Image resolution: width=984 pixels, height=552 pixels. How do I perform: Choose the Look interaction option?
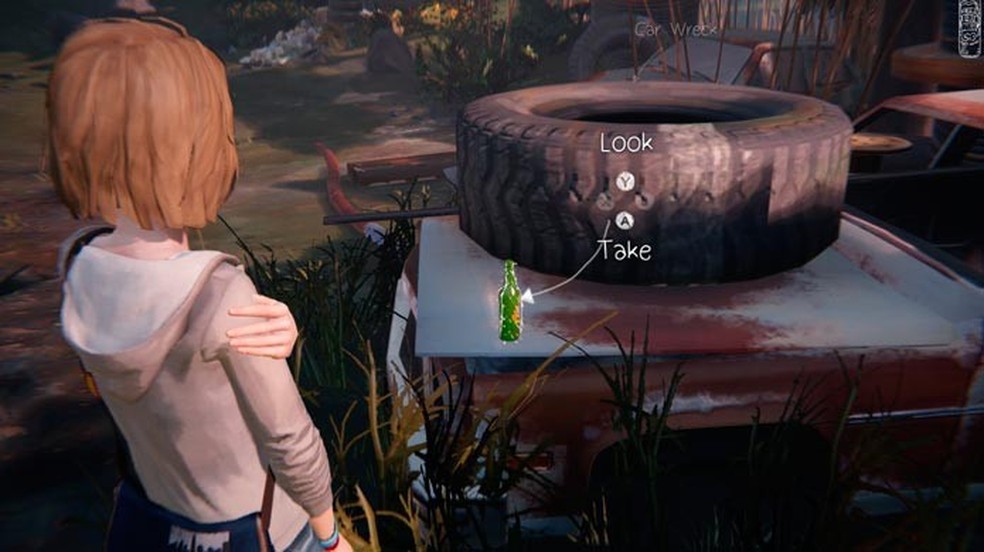[626, 144]
